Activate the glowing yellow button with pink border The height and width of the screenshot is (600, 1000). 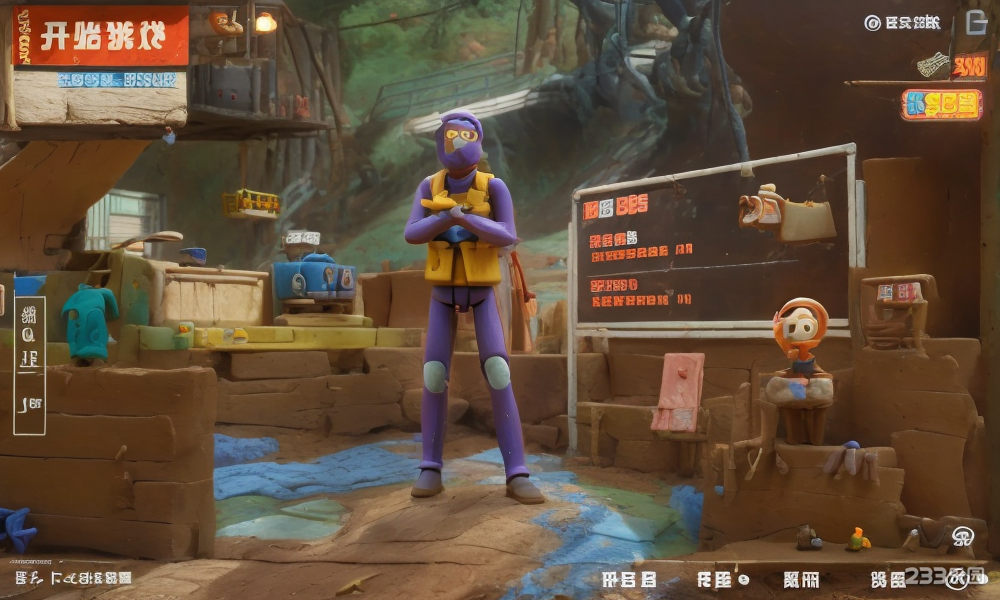(941, 105)
